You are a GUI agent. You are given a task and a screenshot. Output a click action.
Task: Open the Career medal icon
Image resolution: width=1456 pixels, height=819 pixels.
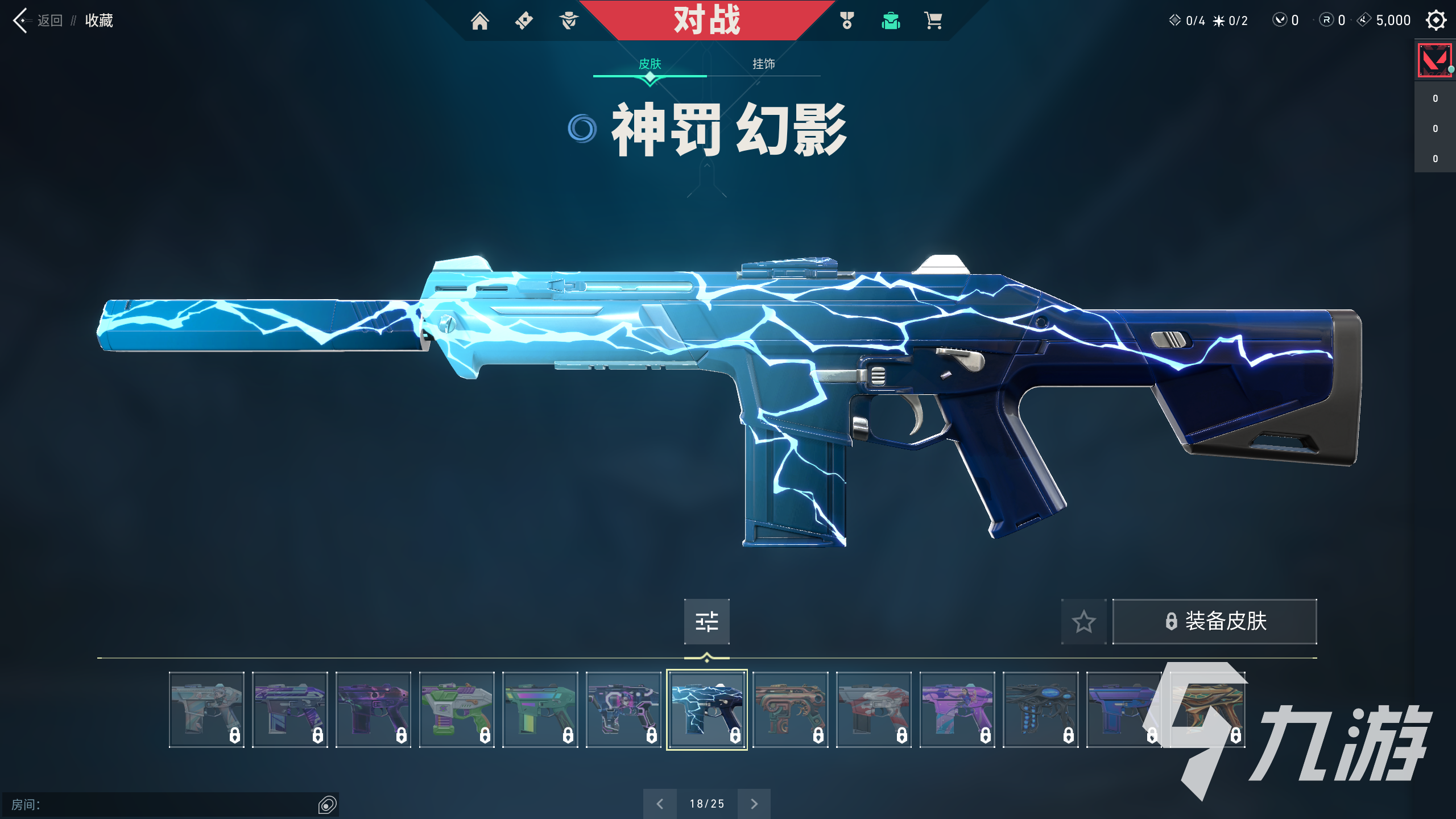tap(846, 20)
